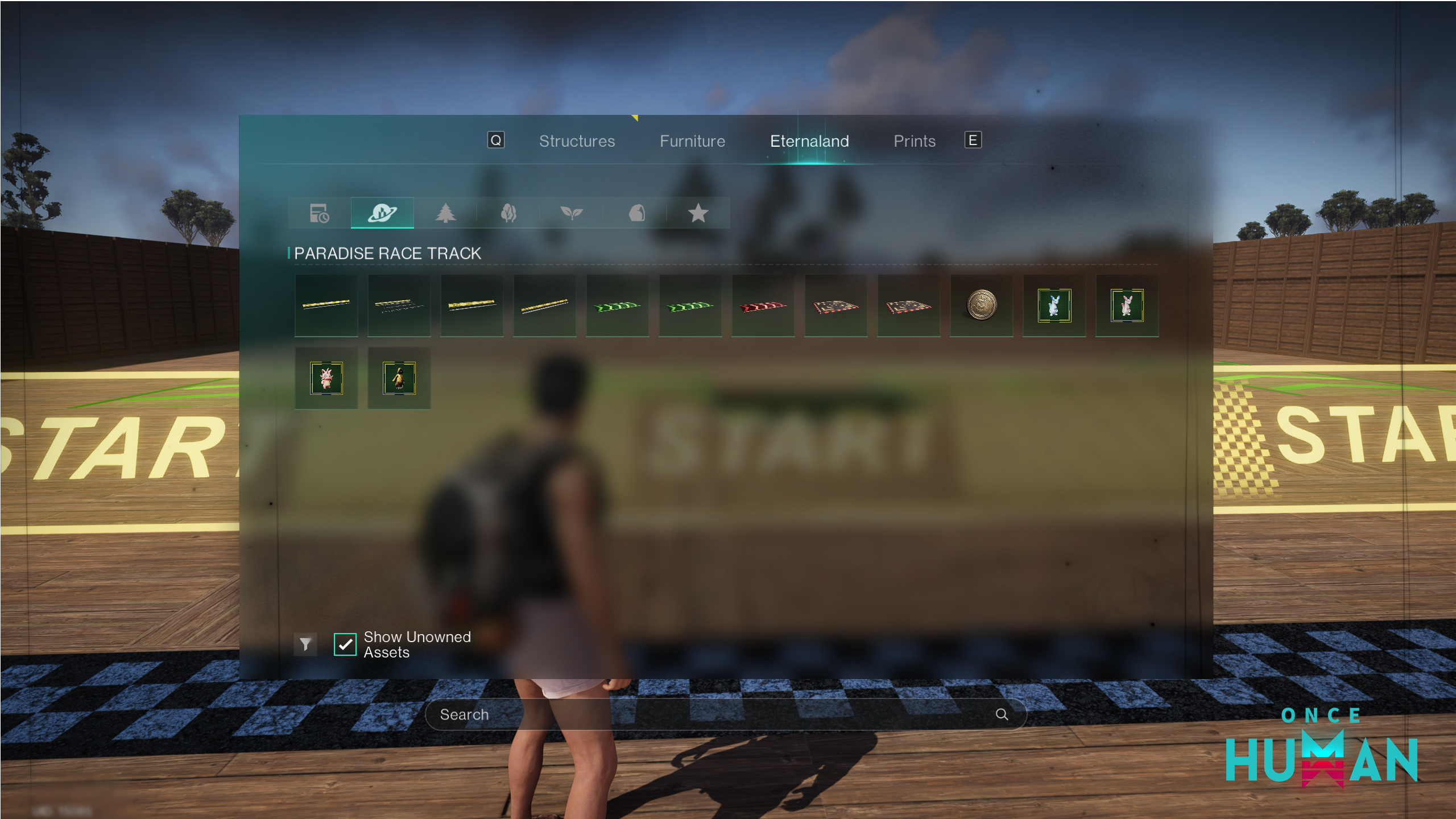The image size is (1456, 819).
Task: Select the yellow hooded figure item
Action: (399, 378)
